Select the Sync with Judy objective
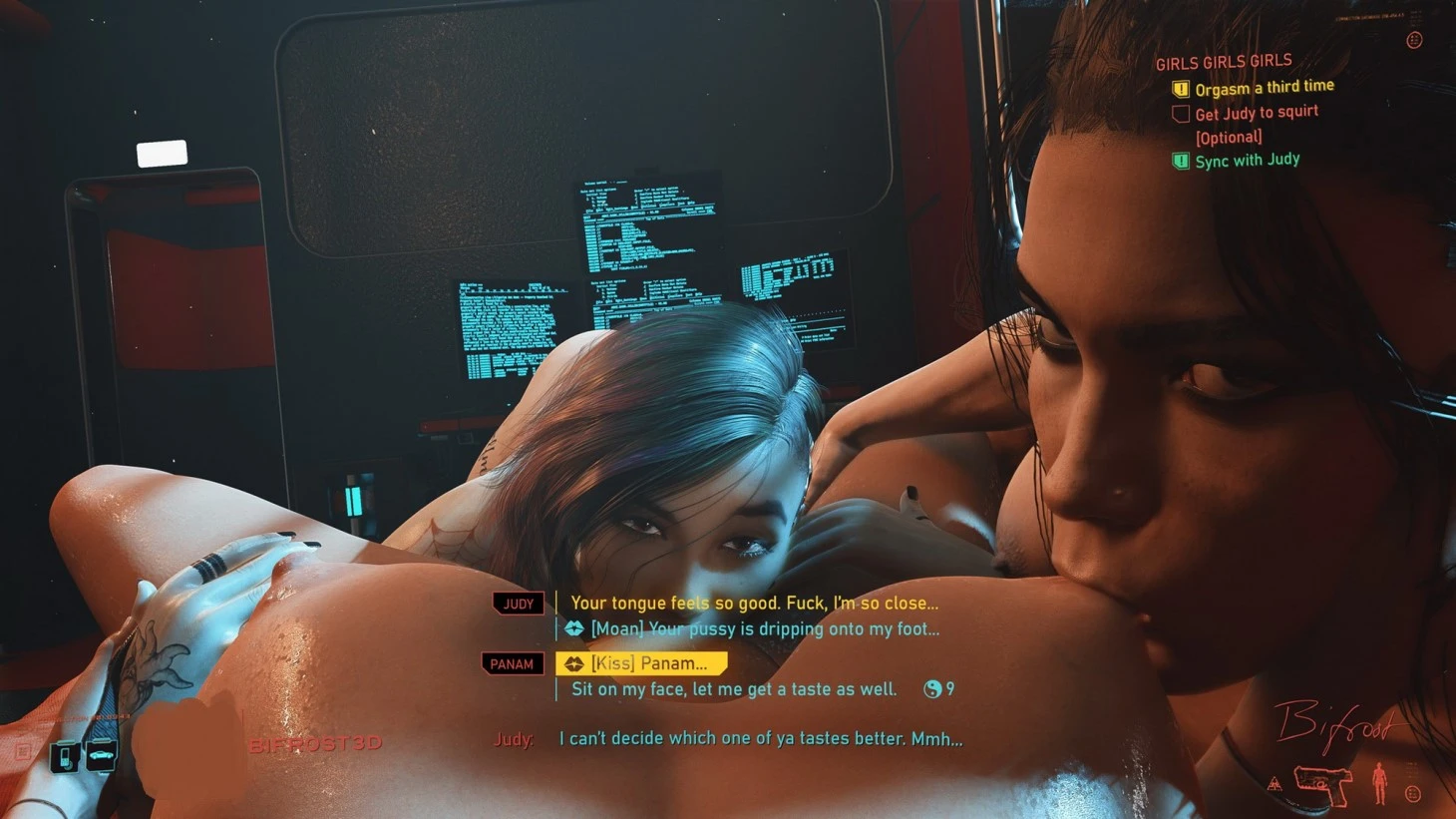1456x819 pixels. coord(1247,160)
